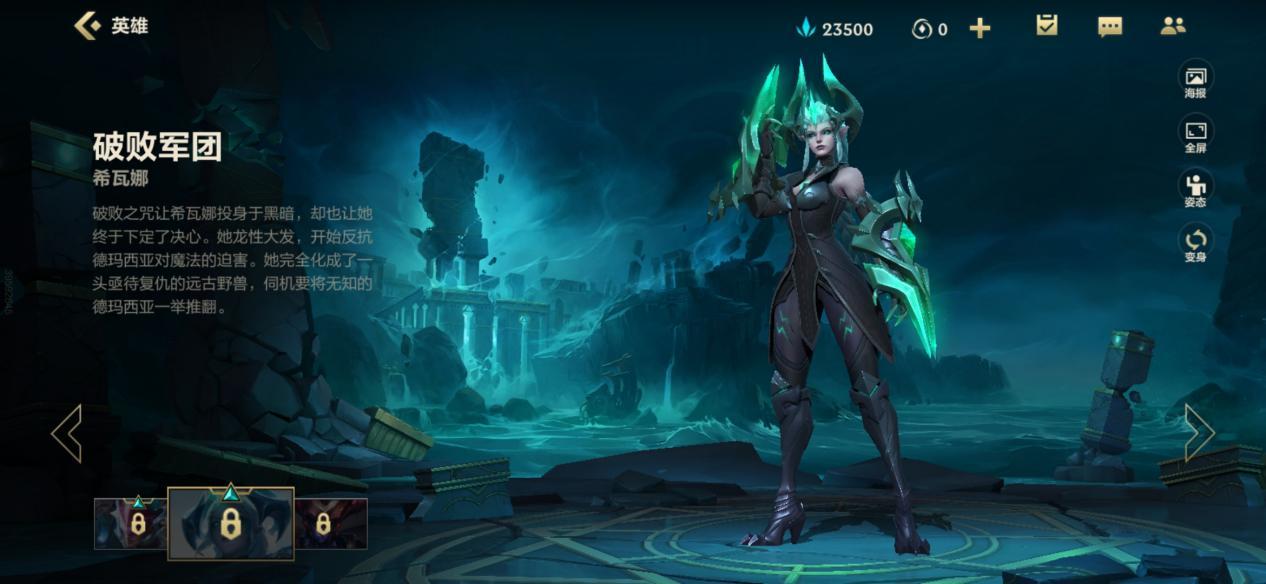Open the friends list icon
This screenshot has height=584, width=1266.
tap(1173, 27)
